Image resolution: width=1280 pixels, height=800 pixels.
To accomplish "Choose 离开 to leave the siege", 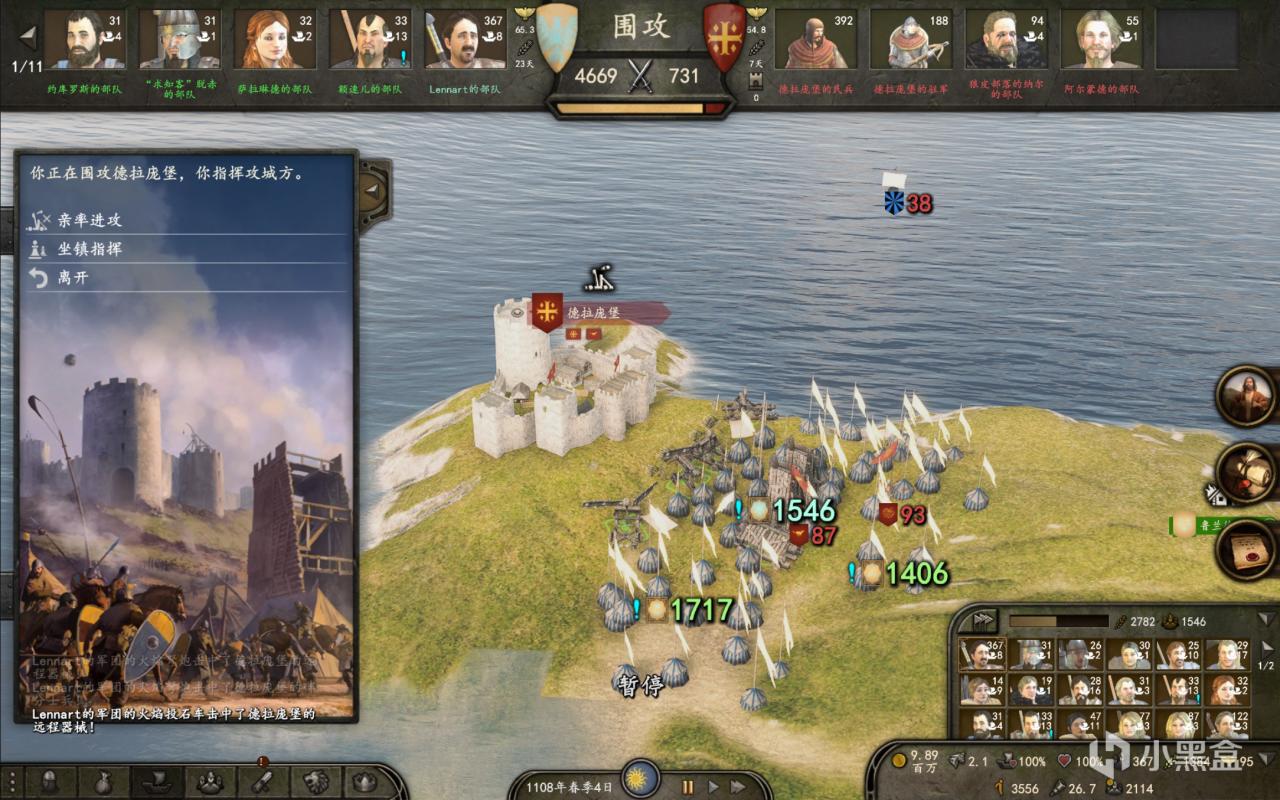I will click(73, 278).
